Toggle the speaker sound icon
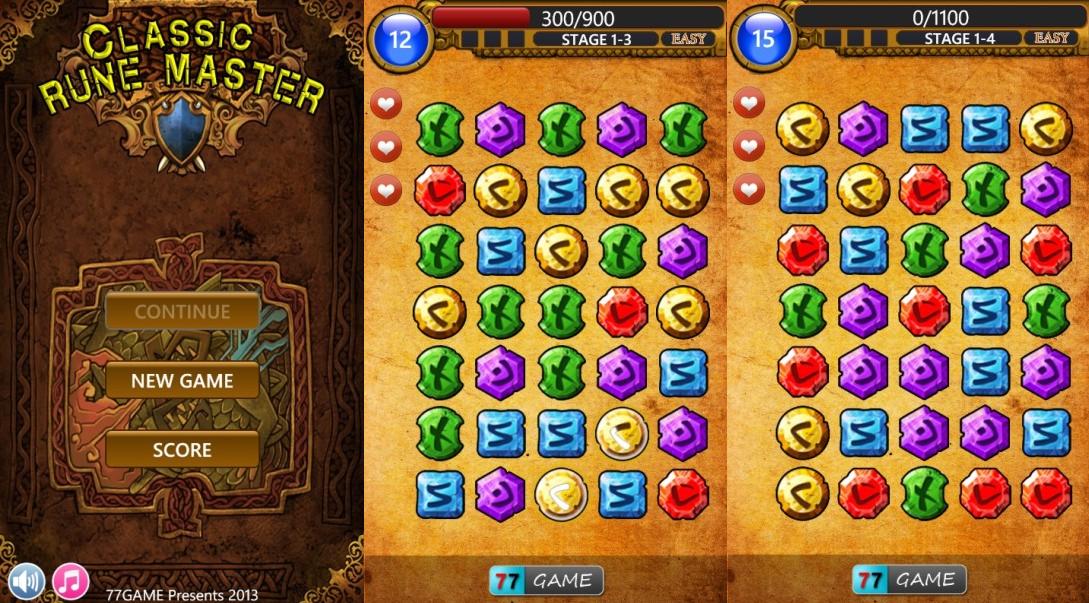Viewport: 1089px width, 603px height. tap(27, 580)
